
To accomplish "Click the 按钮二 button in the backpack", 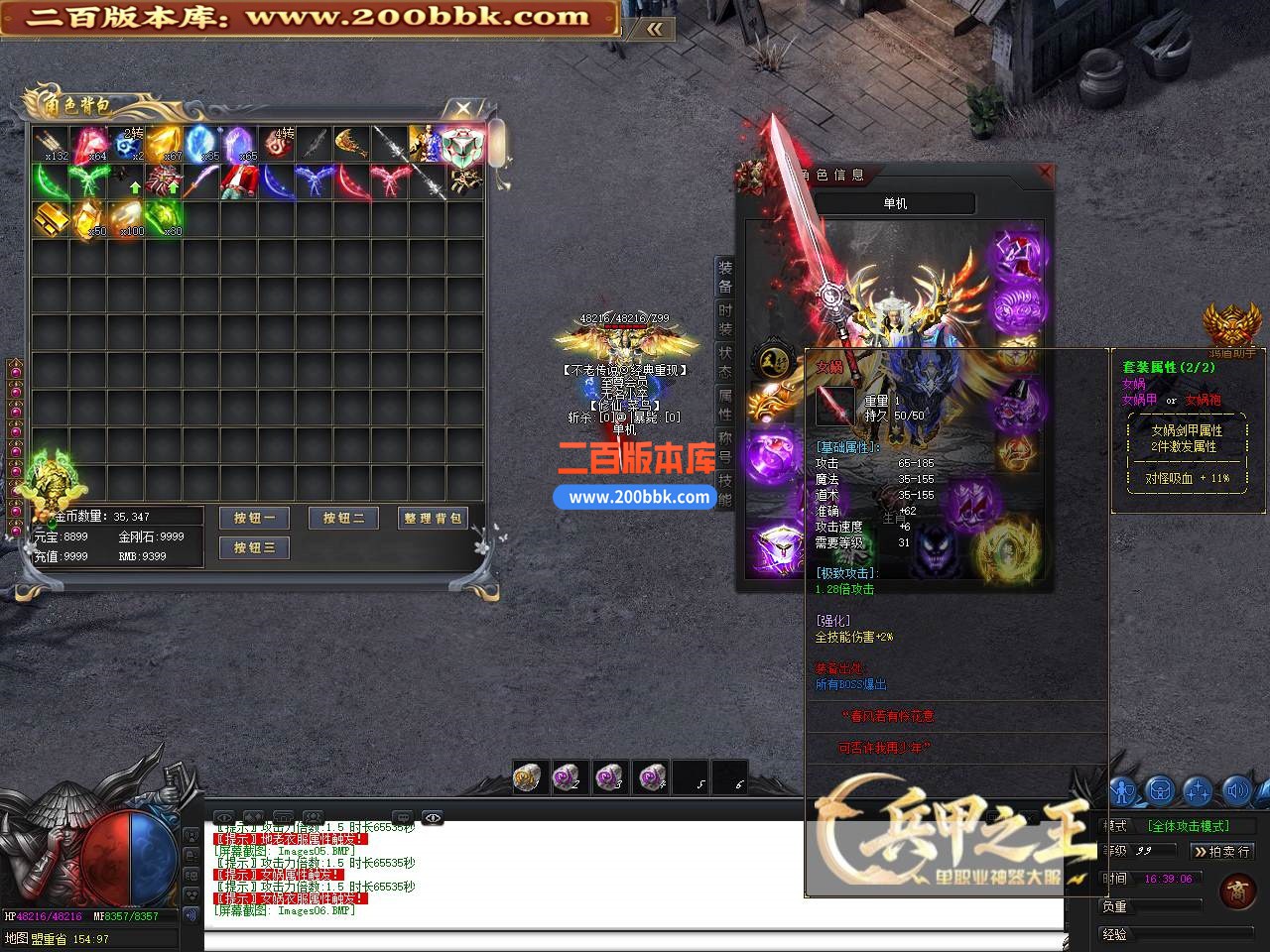I will click(x=343, y=518).
